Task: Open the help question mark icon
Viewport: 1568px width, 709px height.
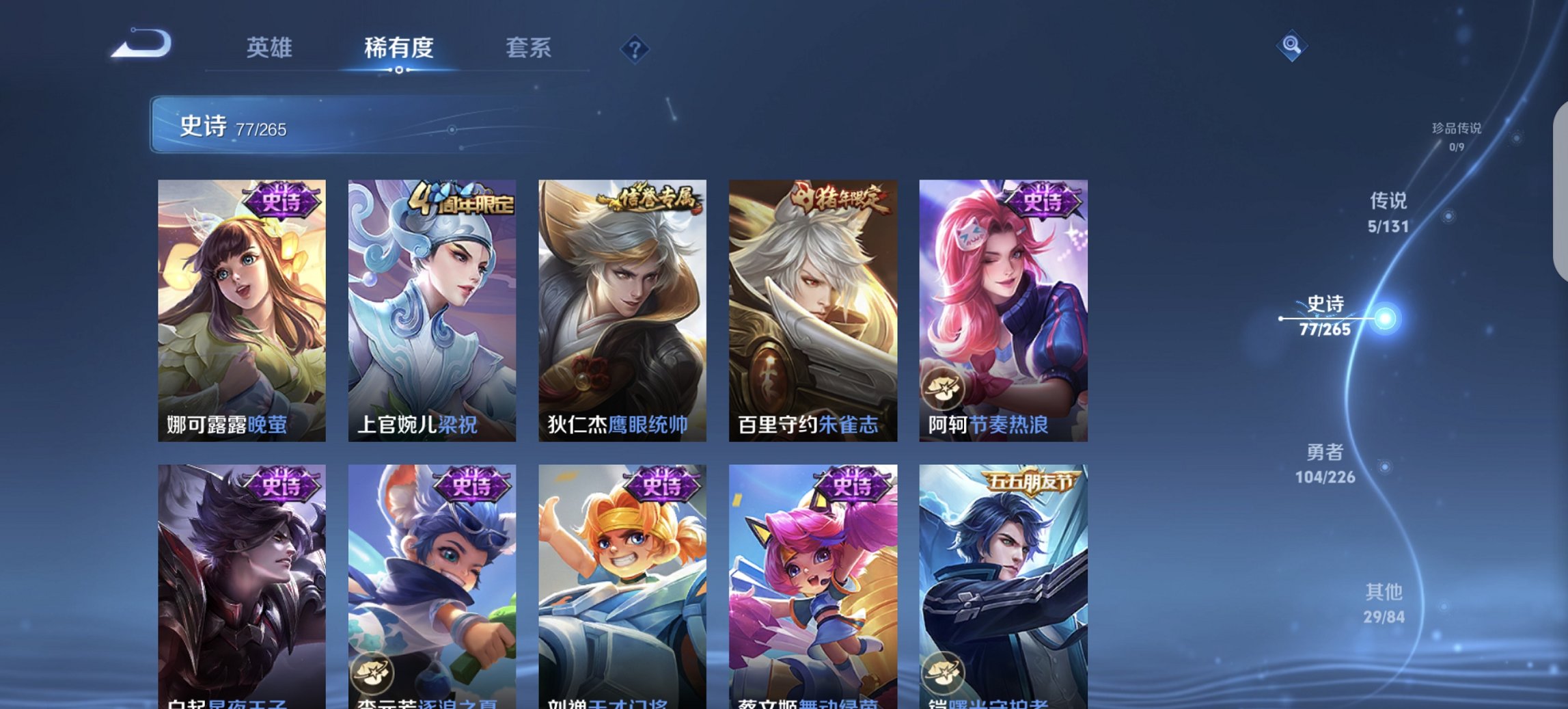Action: pyautogui.click(x=636, y=49)
